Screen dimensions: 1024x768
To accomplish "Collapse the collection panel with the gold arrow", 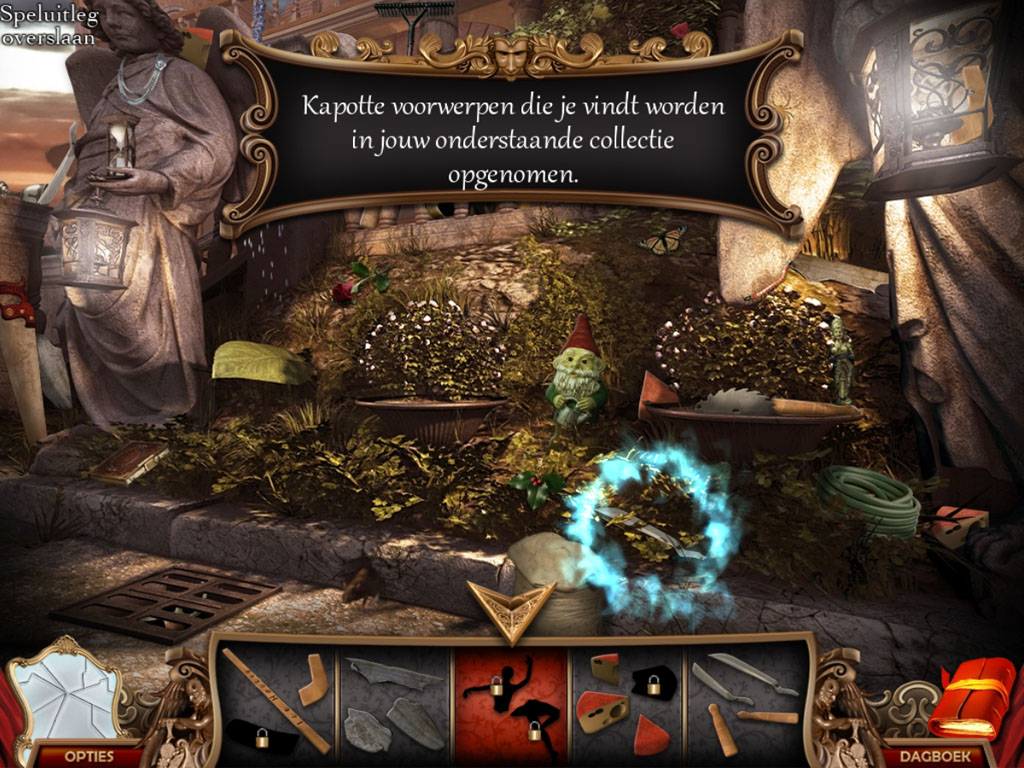I will [511, 608].
